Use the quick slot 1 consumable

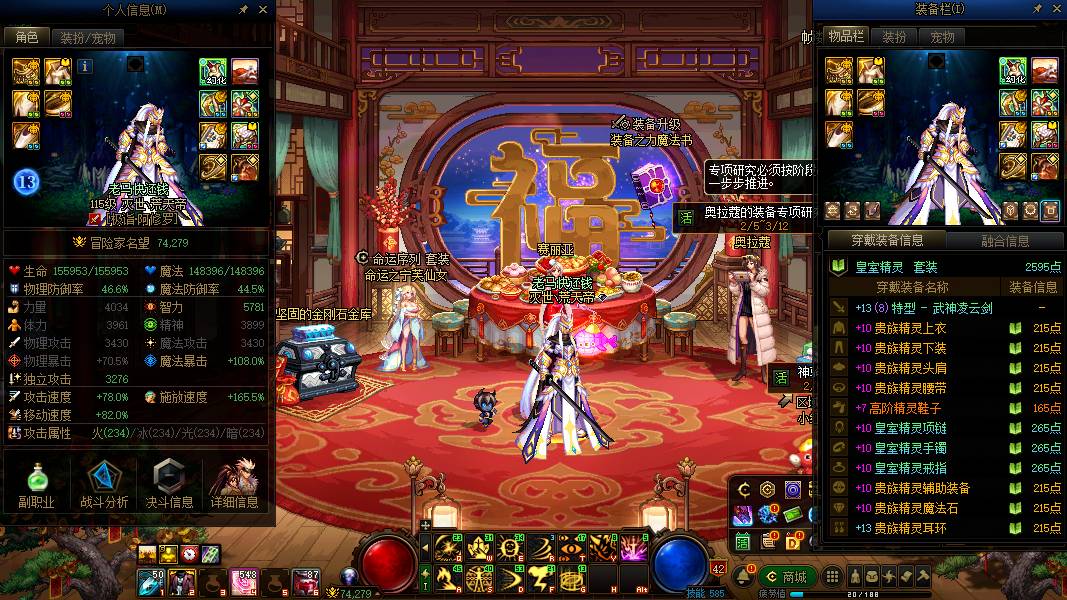pyautogui.click(x=151, y=579)
